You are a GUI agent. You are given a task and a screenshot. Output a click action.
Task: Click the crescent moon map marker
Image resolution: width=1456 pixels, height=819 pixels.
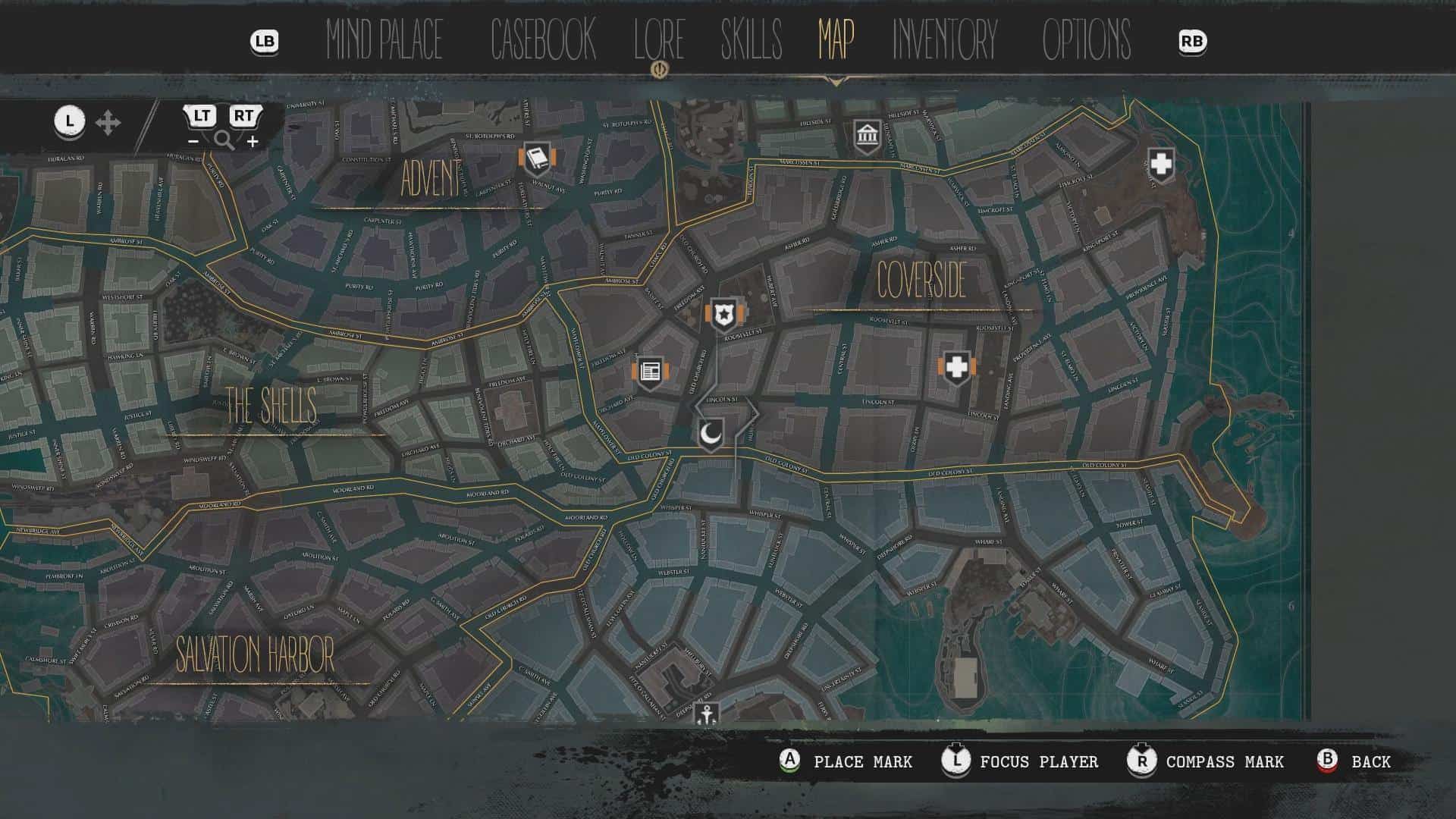point(711,435)
